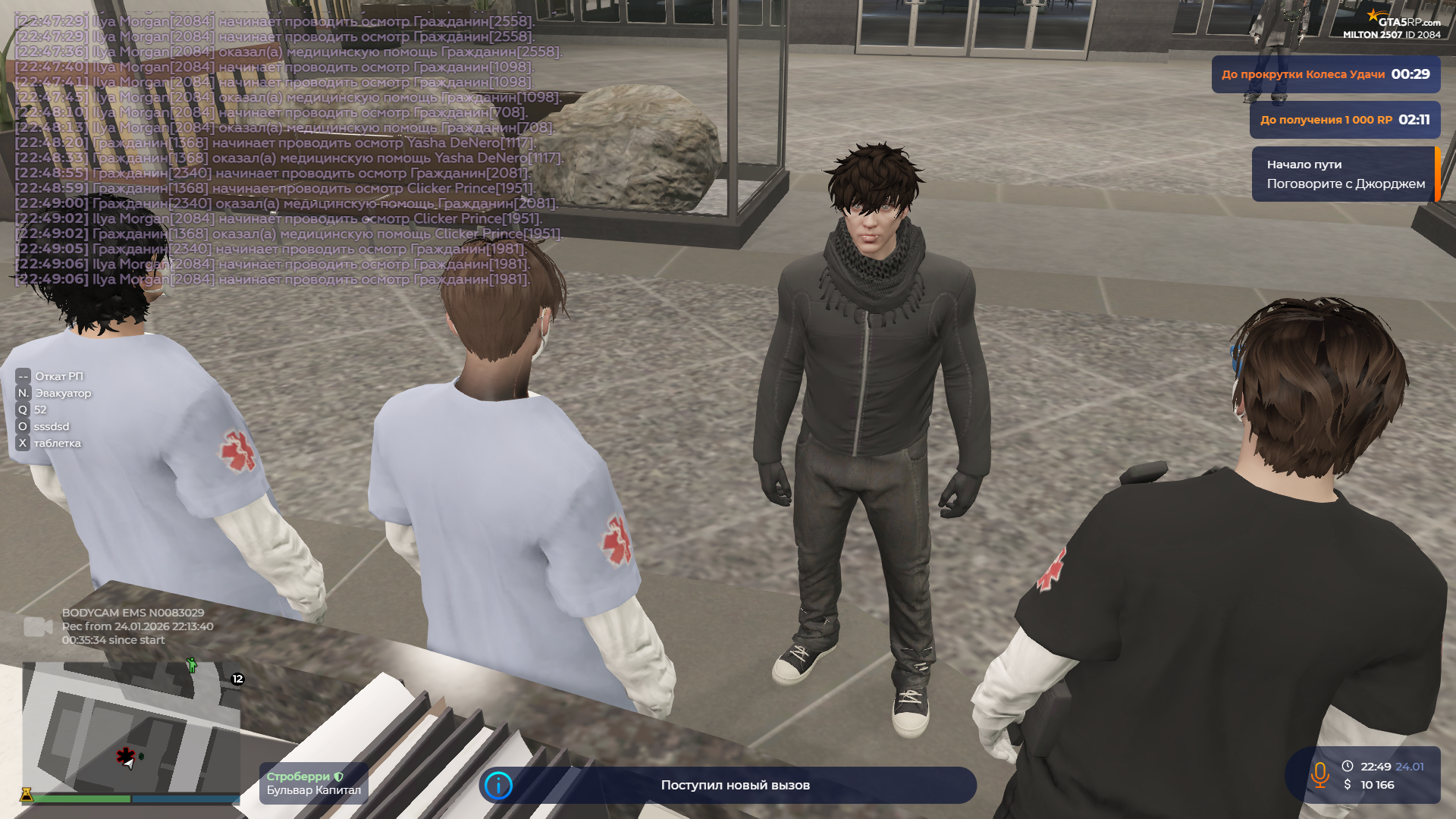The width and height of the screenshot is (1456, 819).
Task: Click the Строберри location panel
Action: click(313, 783)
